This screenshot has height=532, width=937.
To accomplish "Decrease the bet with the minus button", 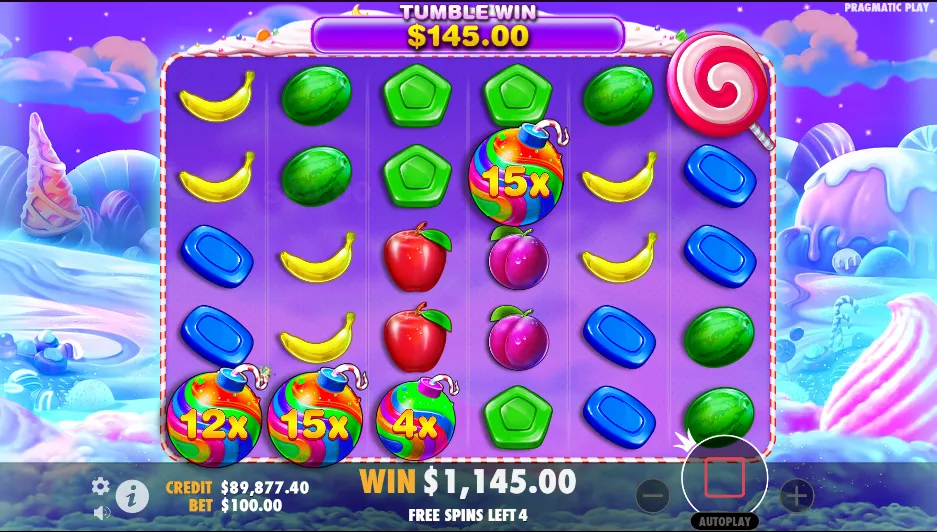I will tap(652, 494).
